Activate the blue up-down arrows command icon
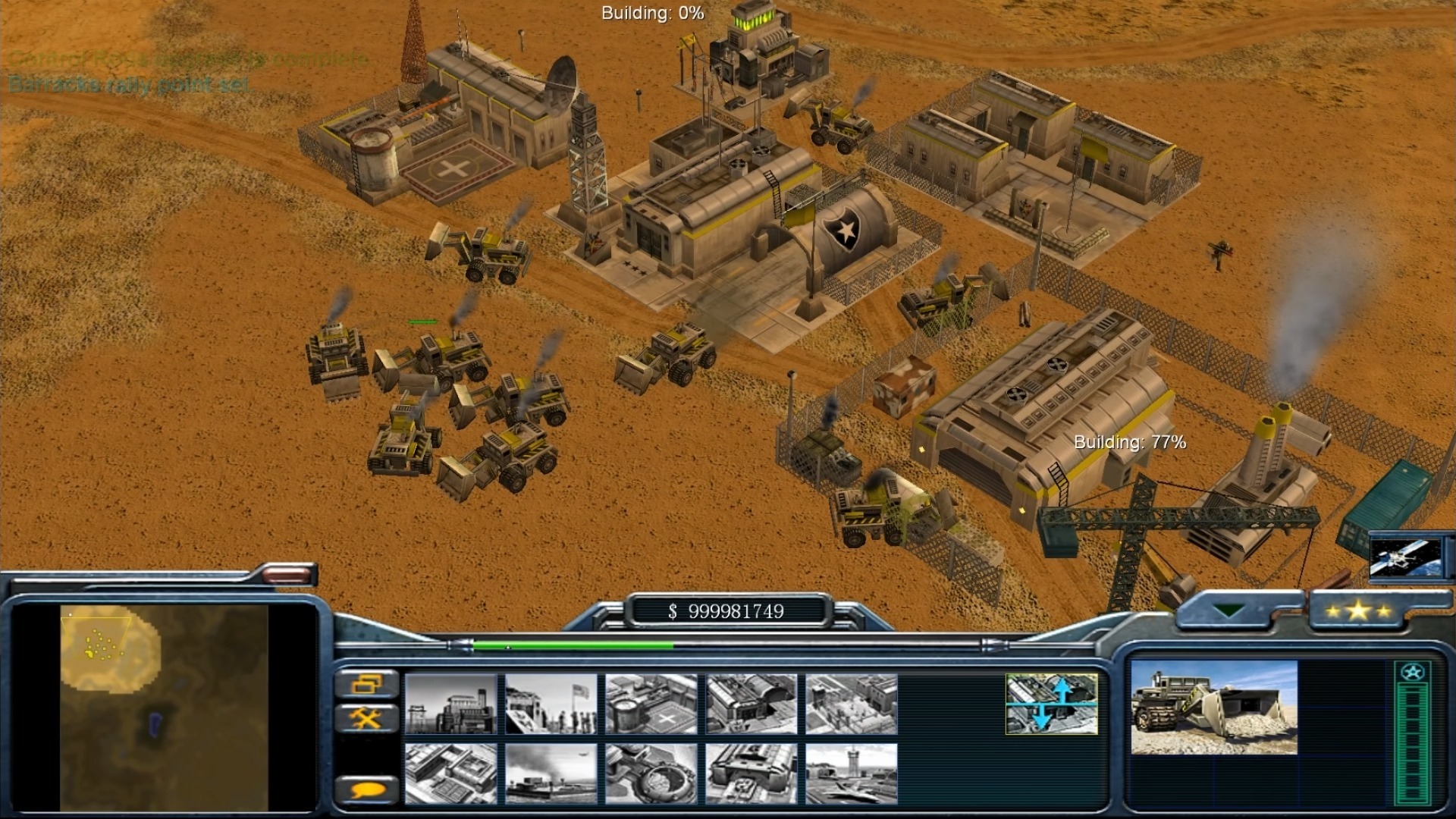This screenshot has height=819, width=1456. 1051,704
